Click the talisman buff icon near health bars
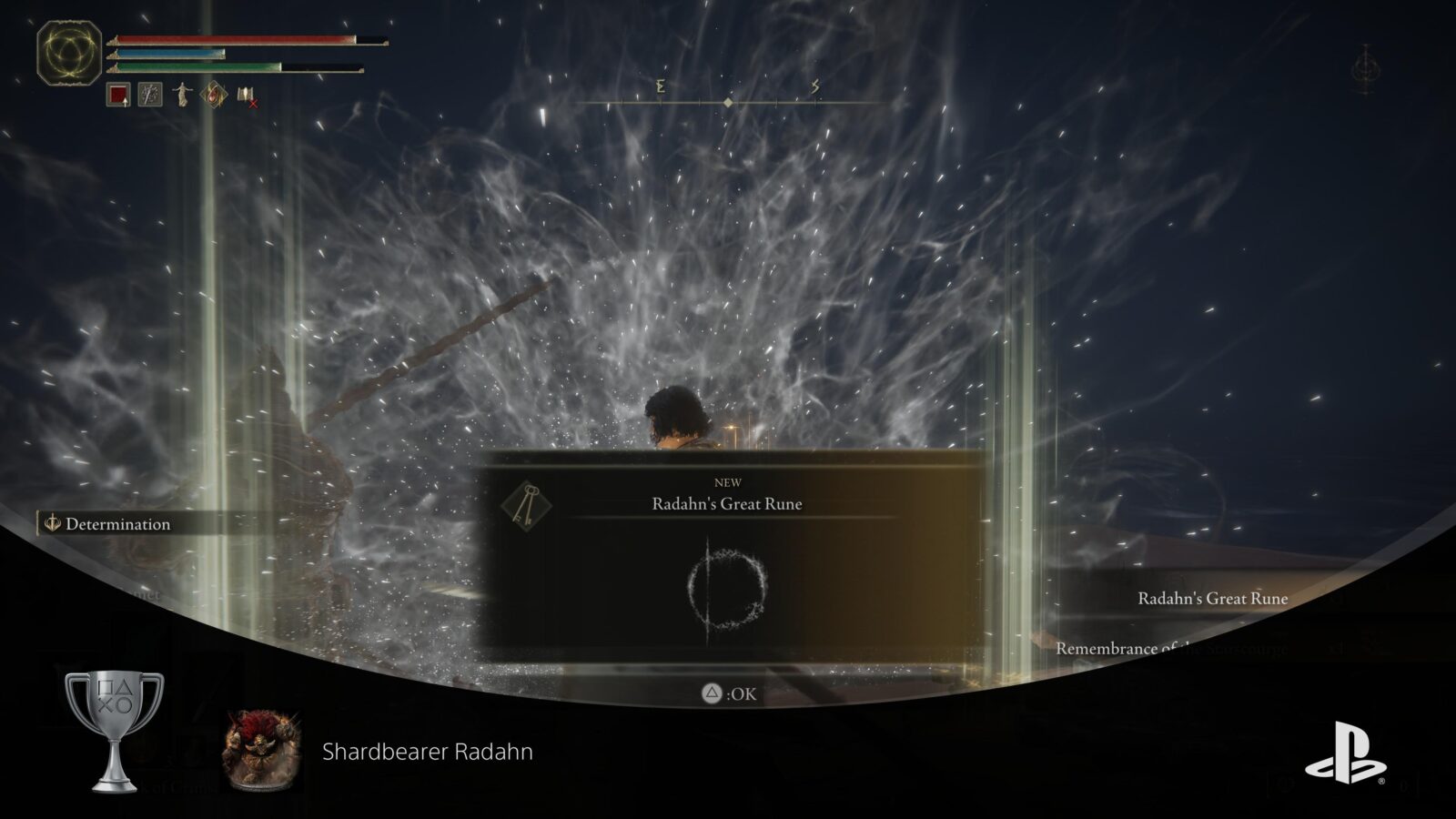This screenshot has width=1456, height=819. click(x=214, y=95)
